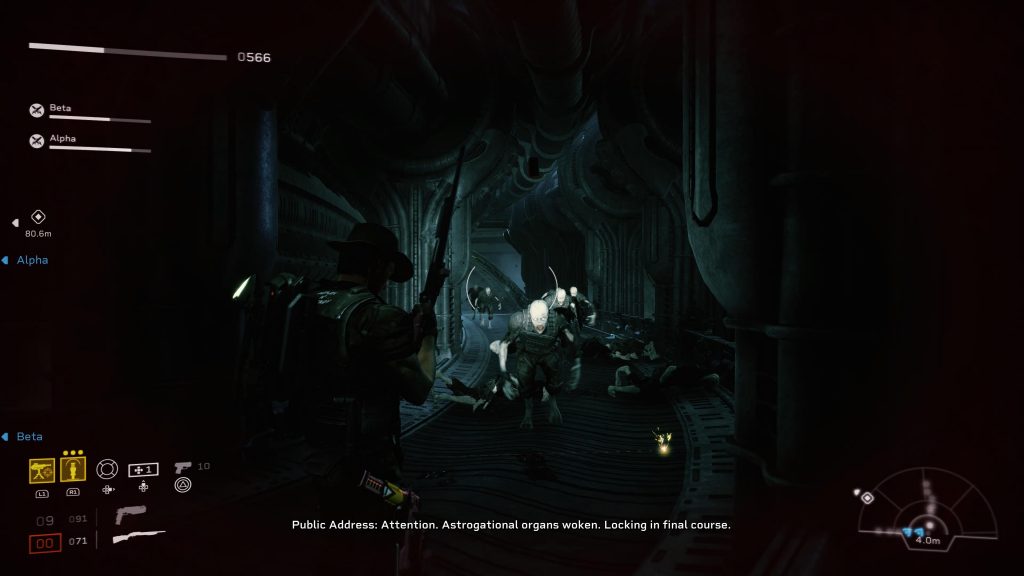The image size is (1024, 576).
Task: Select the objective diamond on the motion tracker
Action: coord(867,496)
